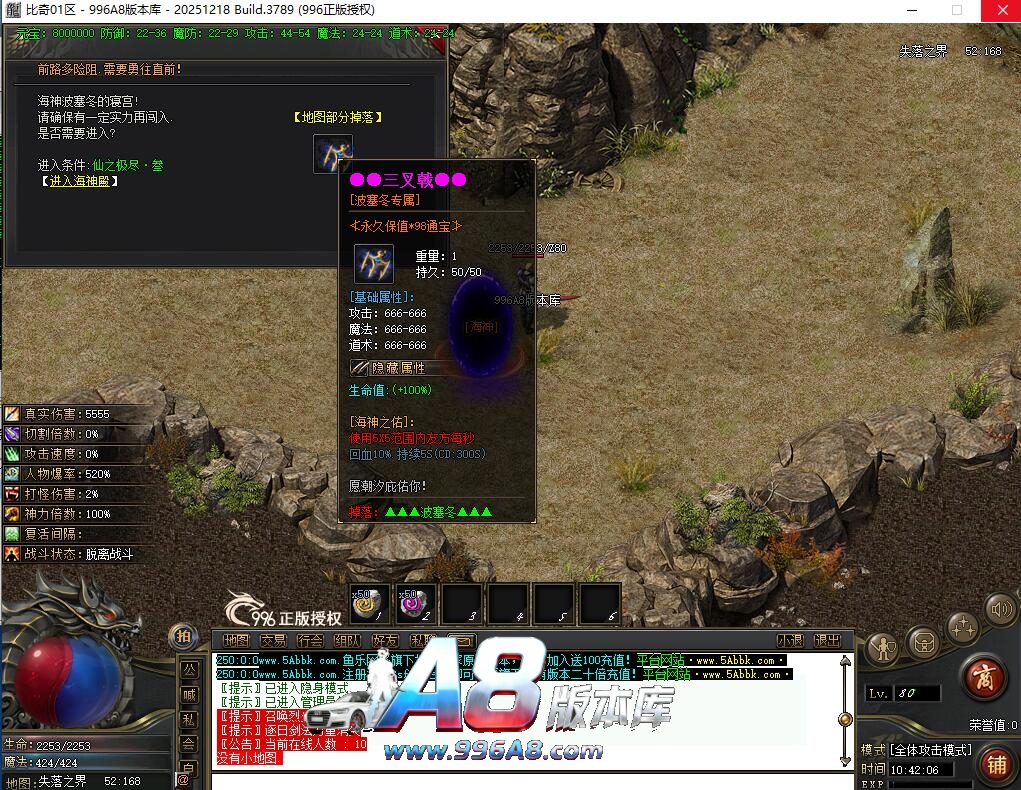Image resolution: width=1021 pixels, height=790 pixels.
Task: Click the 退出 exit game button
Action: click(x=827, y=640)
